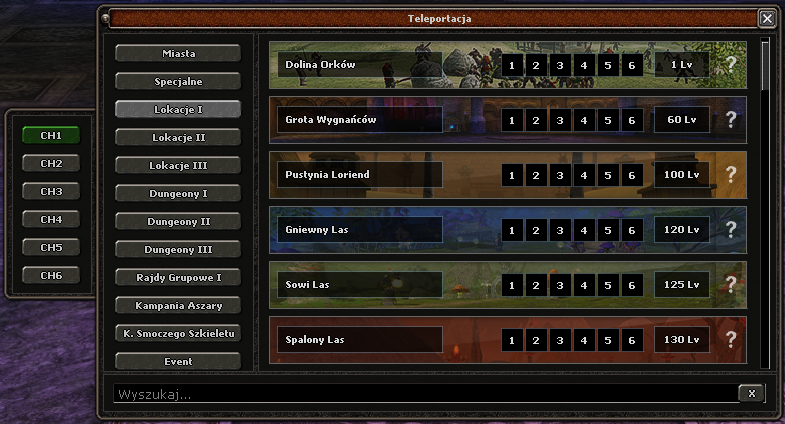
Task: Show the Dungeony I list
Action: click(178, 193)
